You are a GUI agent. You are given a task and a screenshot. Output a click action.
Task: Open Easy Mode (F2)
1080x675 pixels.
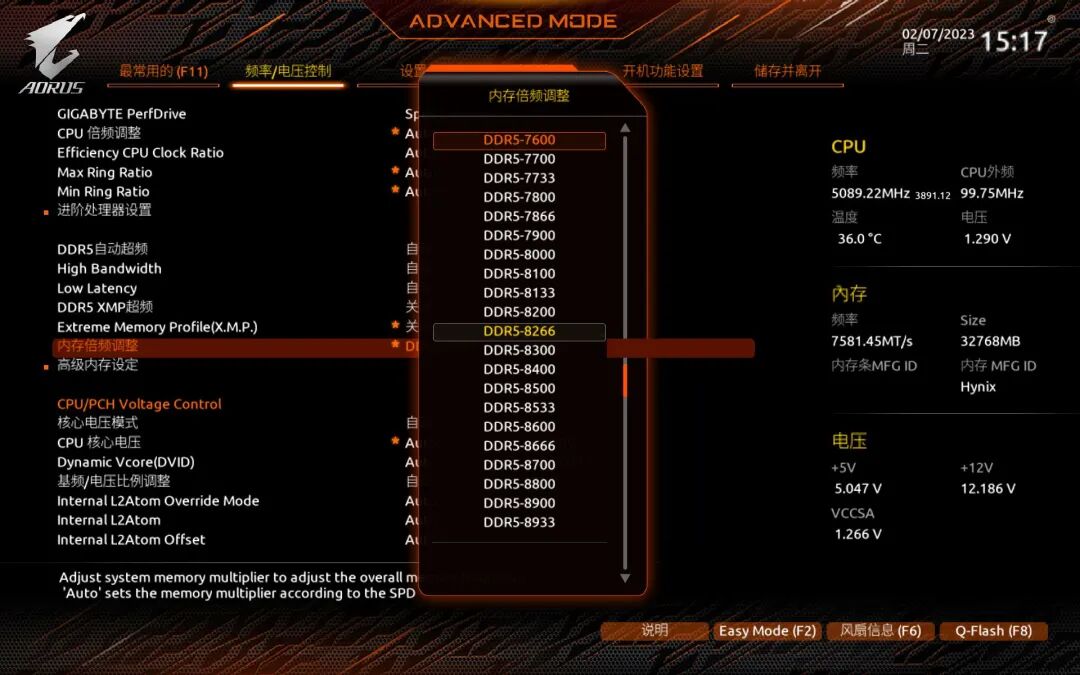[x=767, y=631]
